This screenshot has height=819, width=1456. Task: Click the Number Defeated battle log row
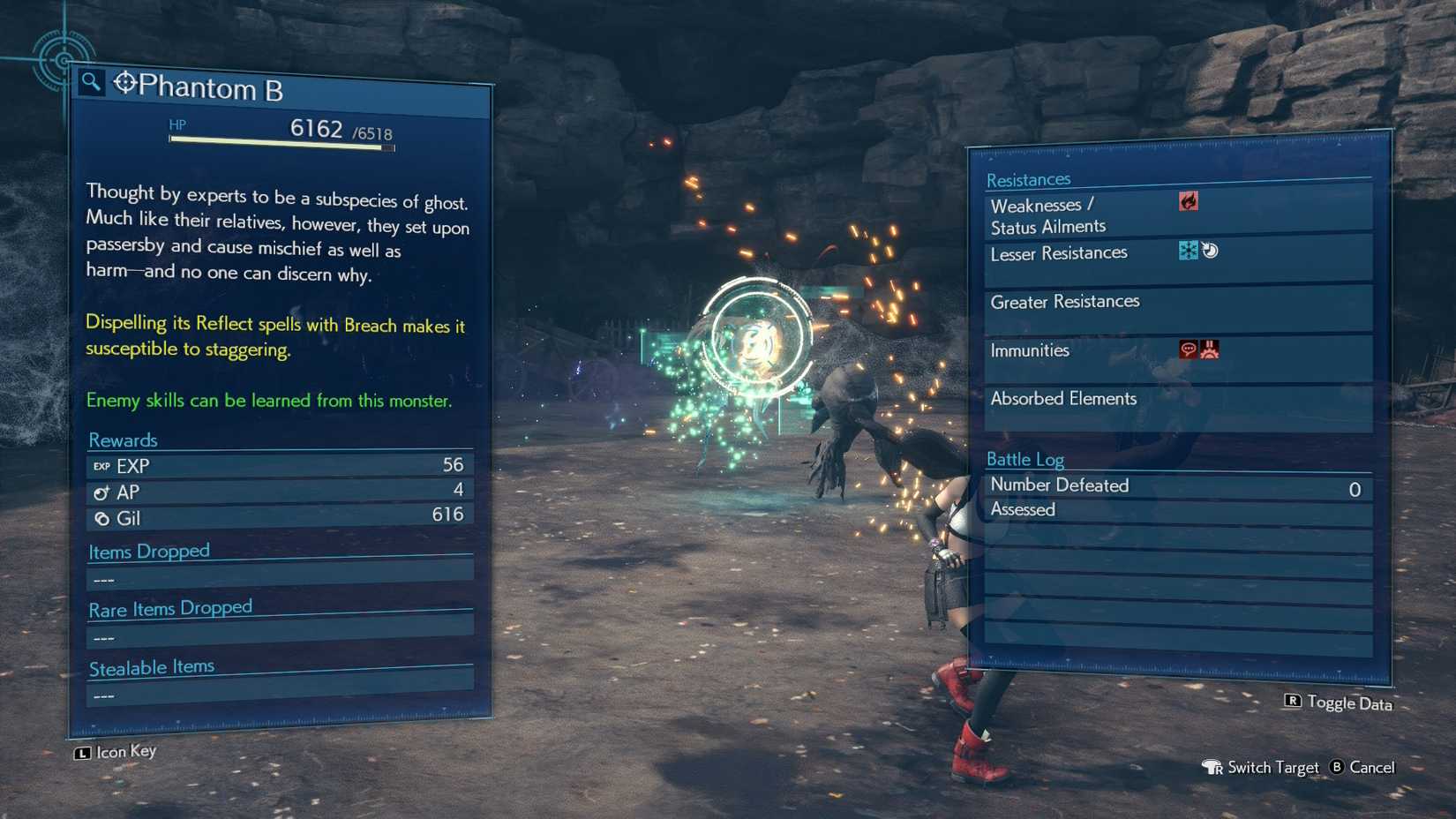[1177, 486]
